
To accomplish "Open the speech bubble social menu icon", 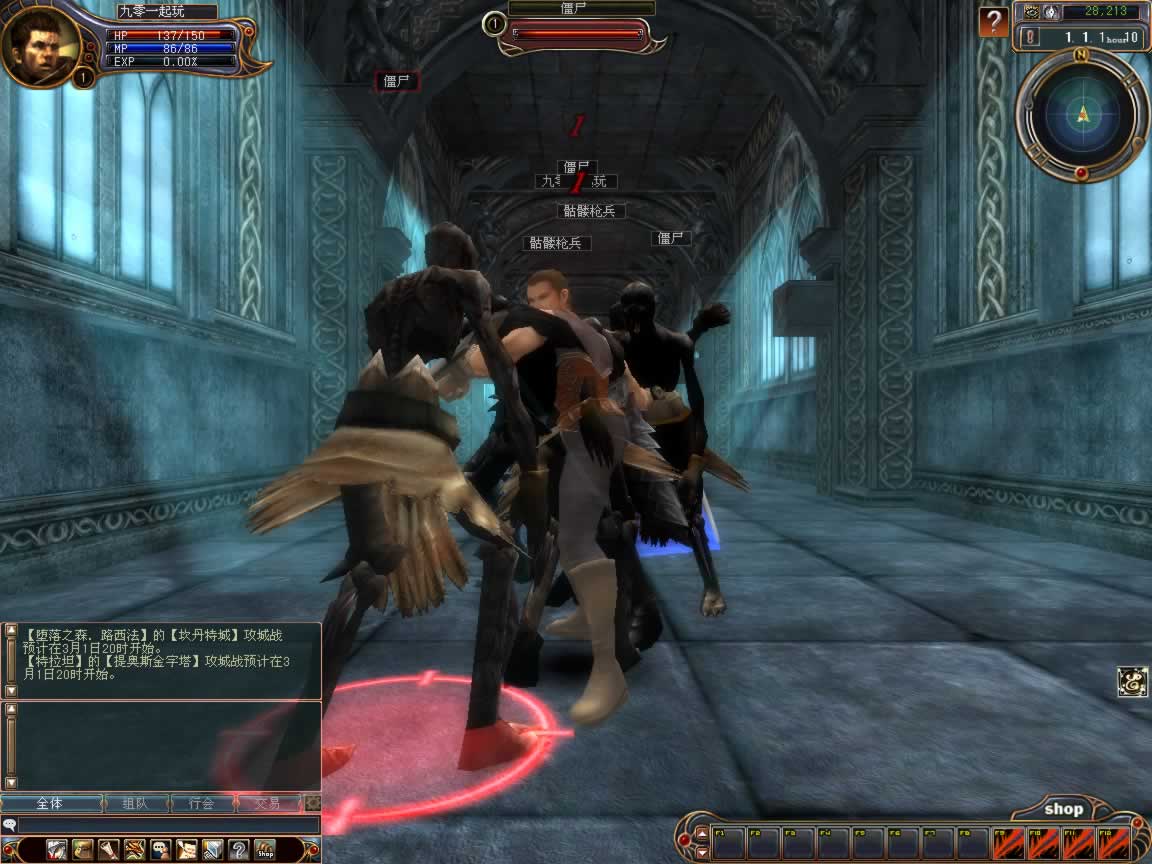I will [x=160, y=850].
